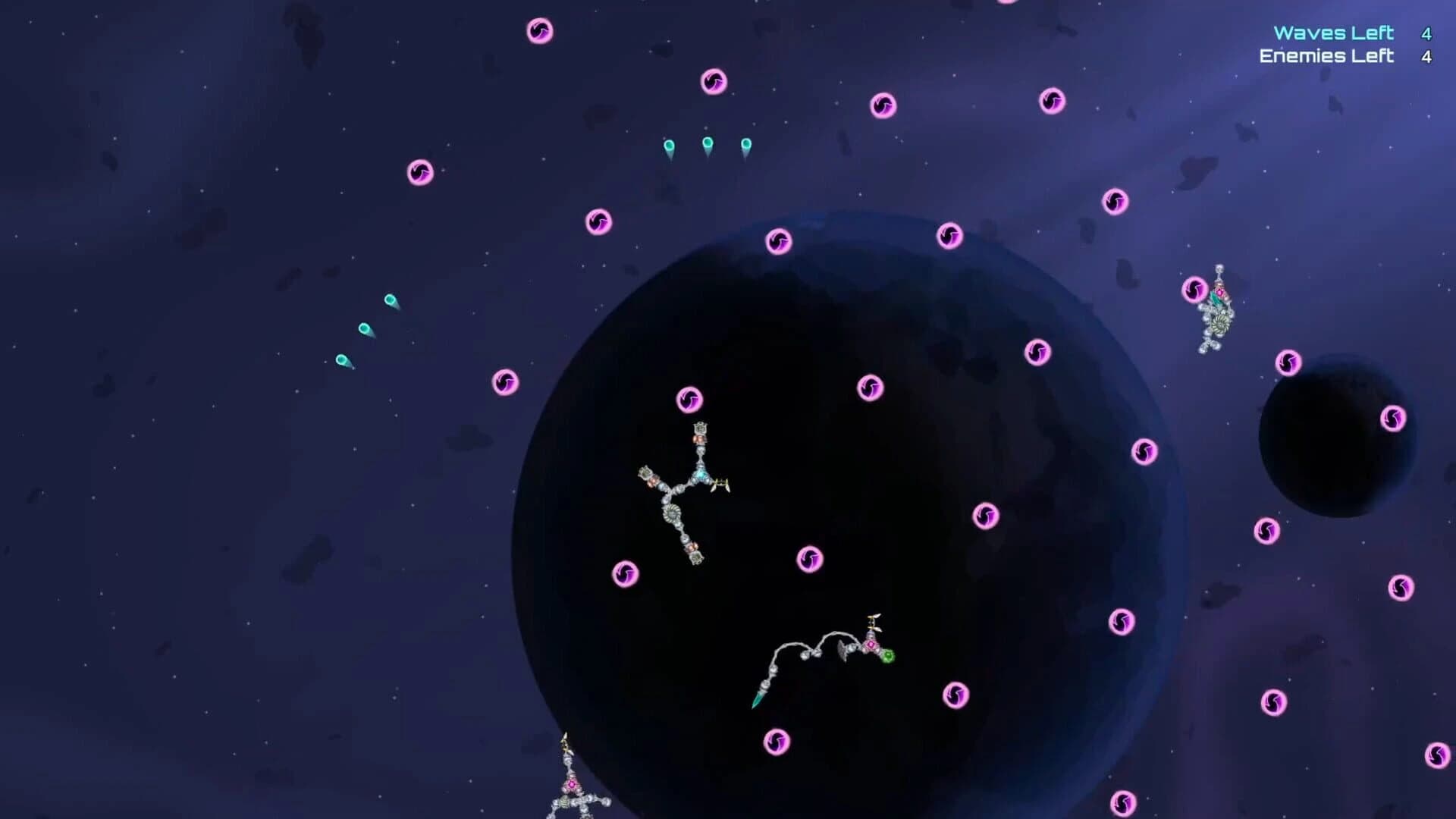Screen dimensions: 1456x819
Task: Select the cyan crystal core of the Y-shaped ship
Action: coord(702,473)
